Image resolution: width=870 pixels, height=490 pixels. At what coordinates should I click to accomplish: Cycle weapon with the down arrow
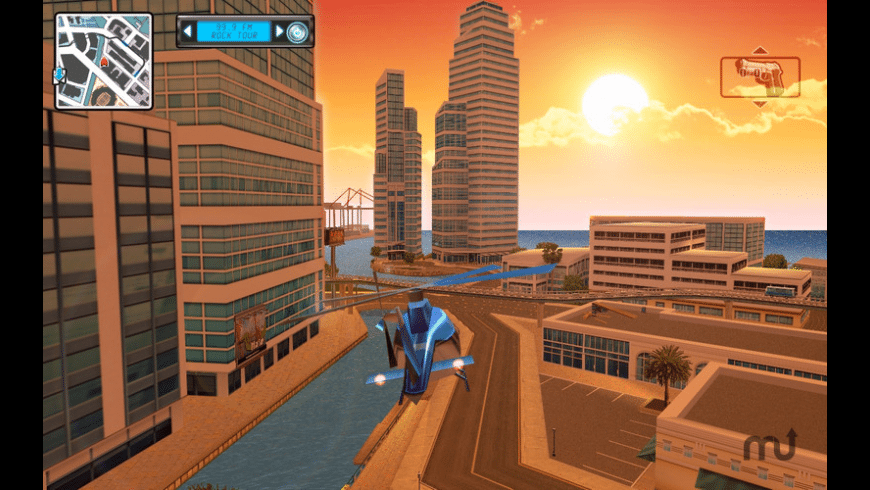click(x=759, y=102)
